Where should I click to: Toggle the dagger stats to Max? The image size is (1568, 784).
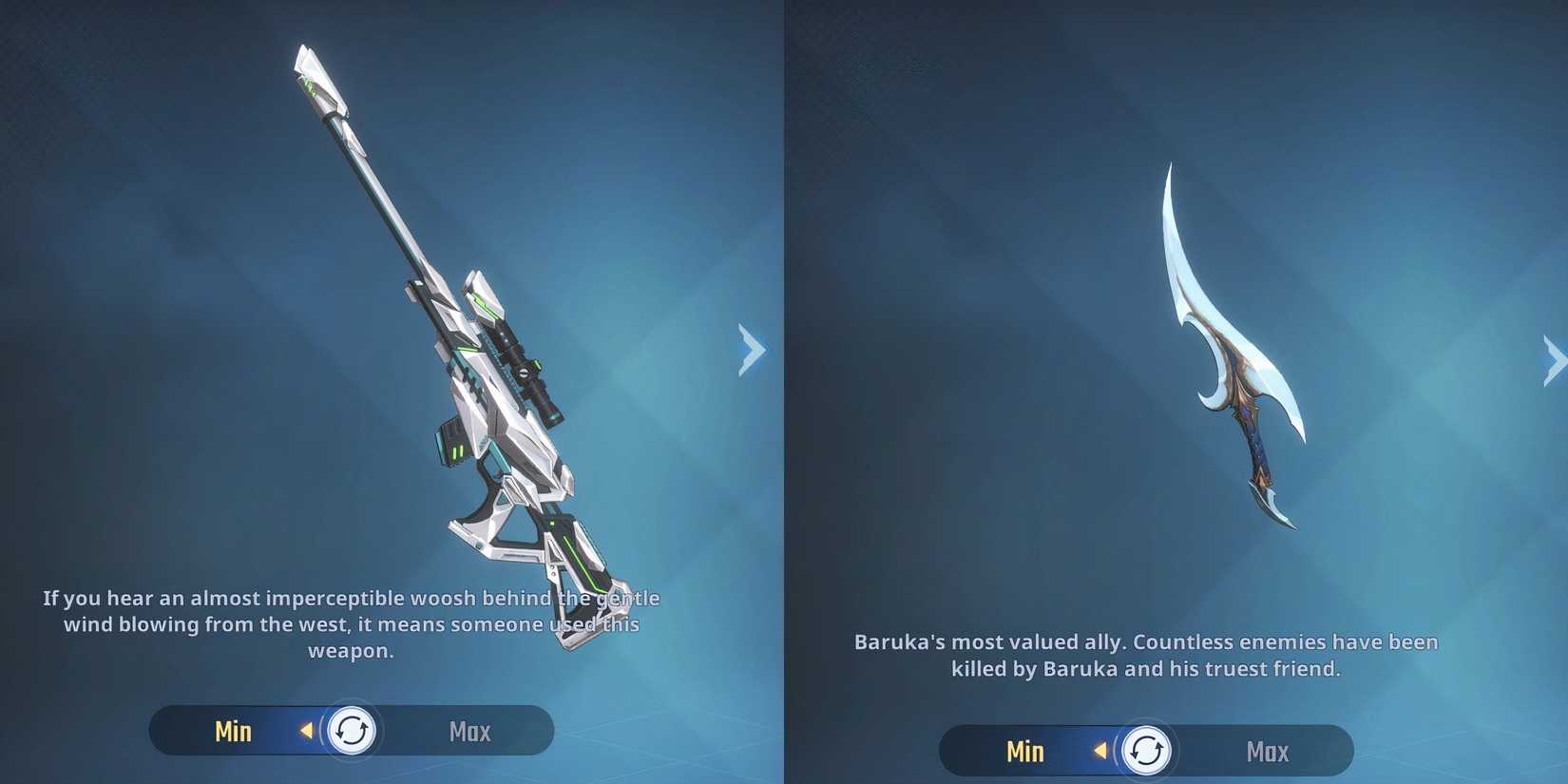(x=1267, y=750)
